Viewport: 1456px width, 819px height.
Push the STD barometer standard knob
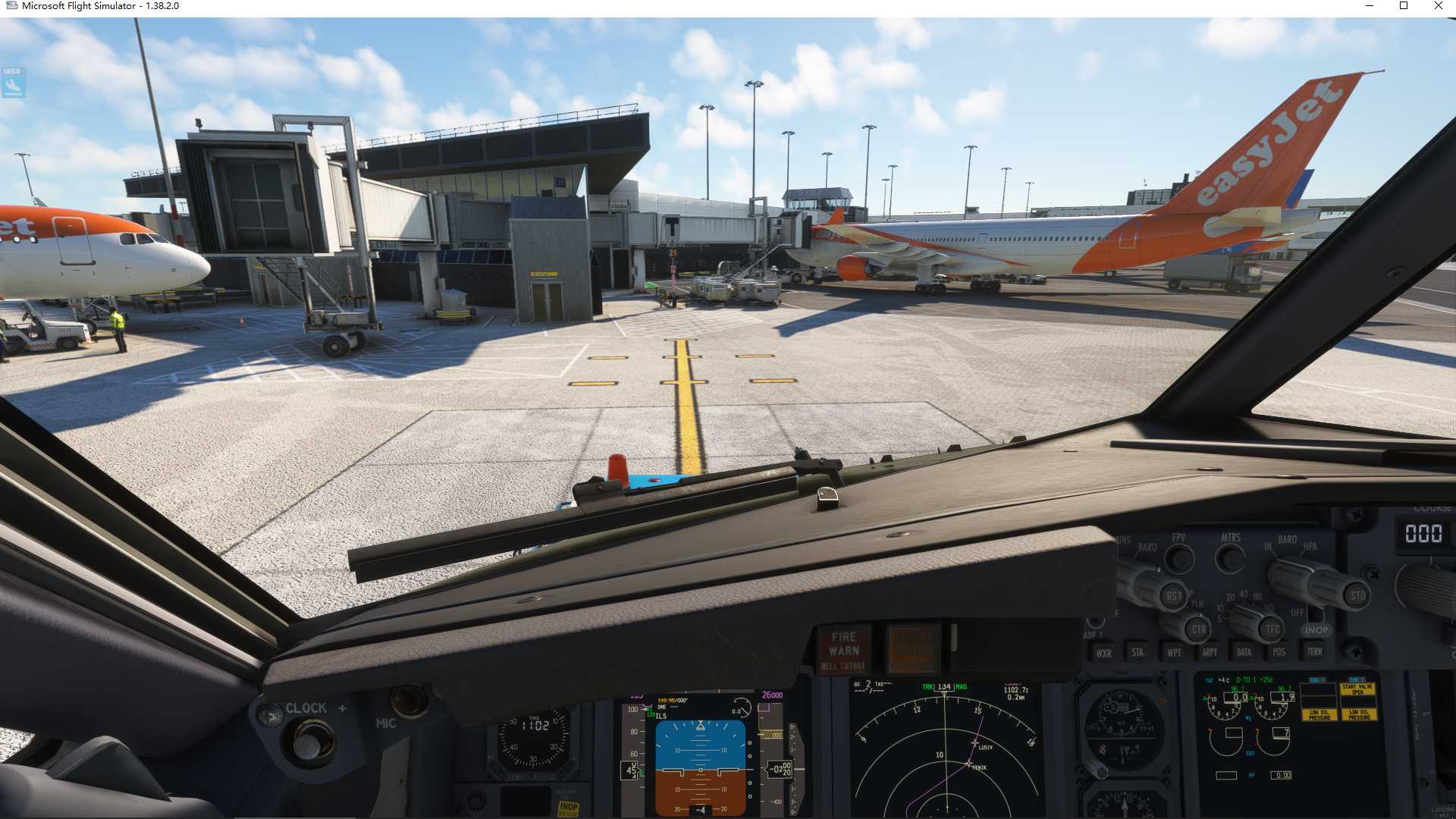coord(1357,596)
